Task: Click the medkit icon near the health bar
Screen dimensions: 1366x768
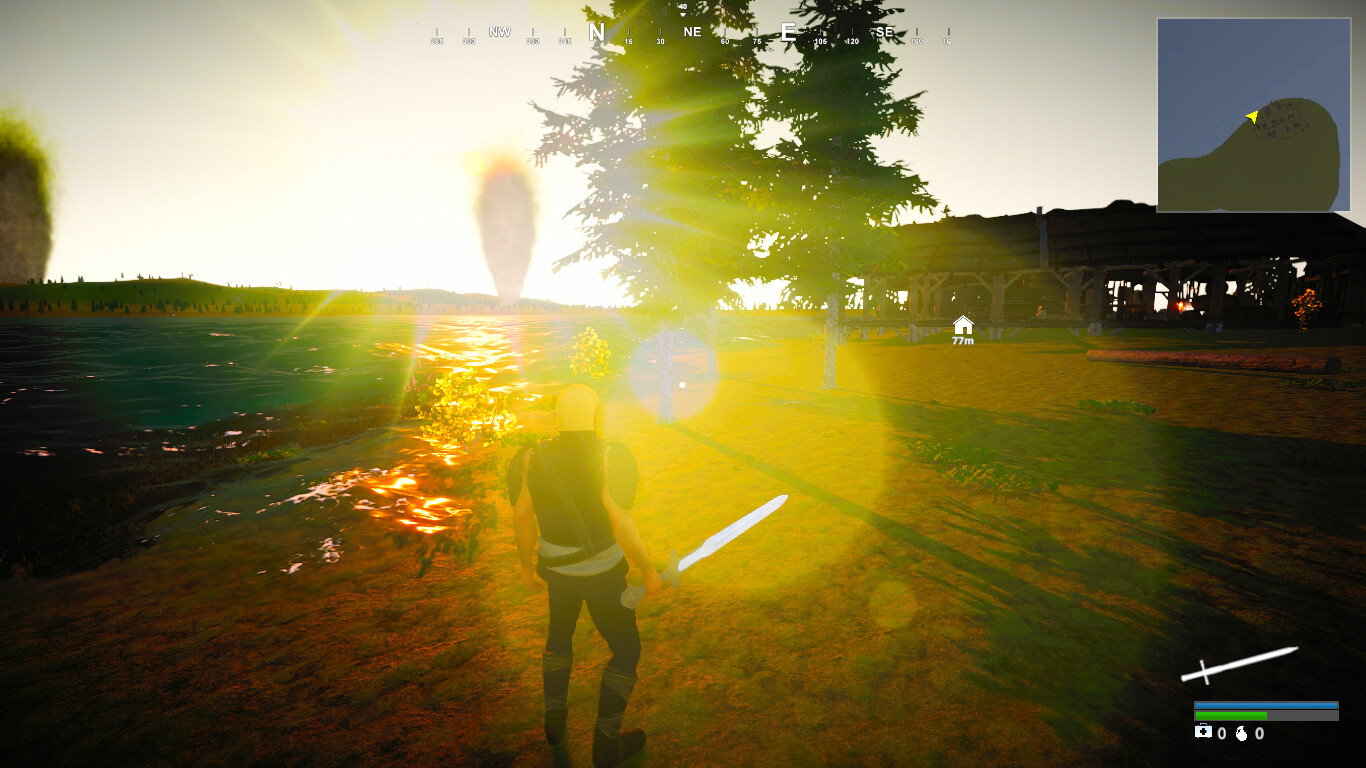Action: (1203, 732)
